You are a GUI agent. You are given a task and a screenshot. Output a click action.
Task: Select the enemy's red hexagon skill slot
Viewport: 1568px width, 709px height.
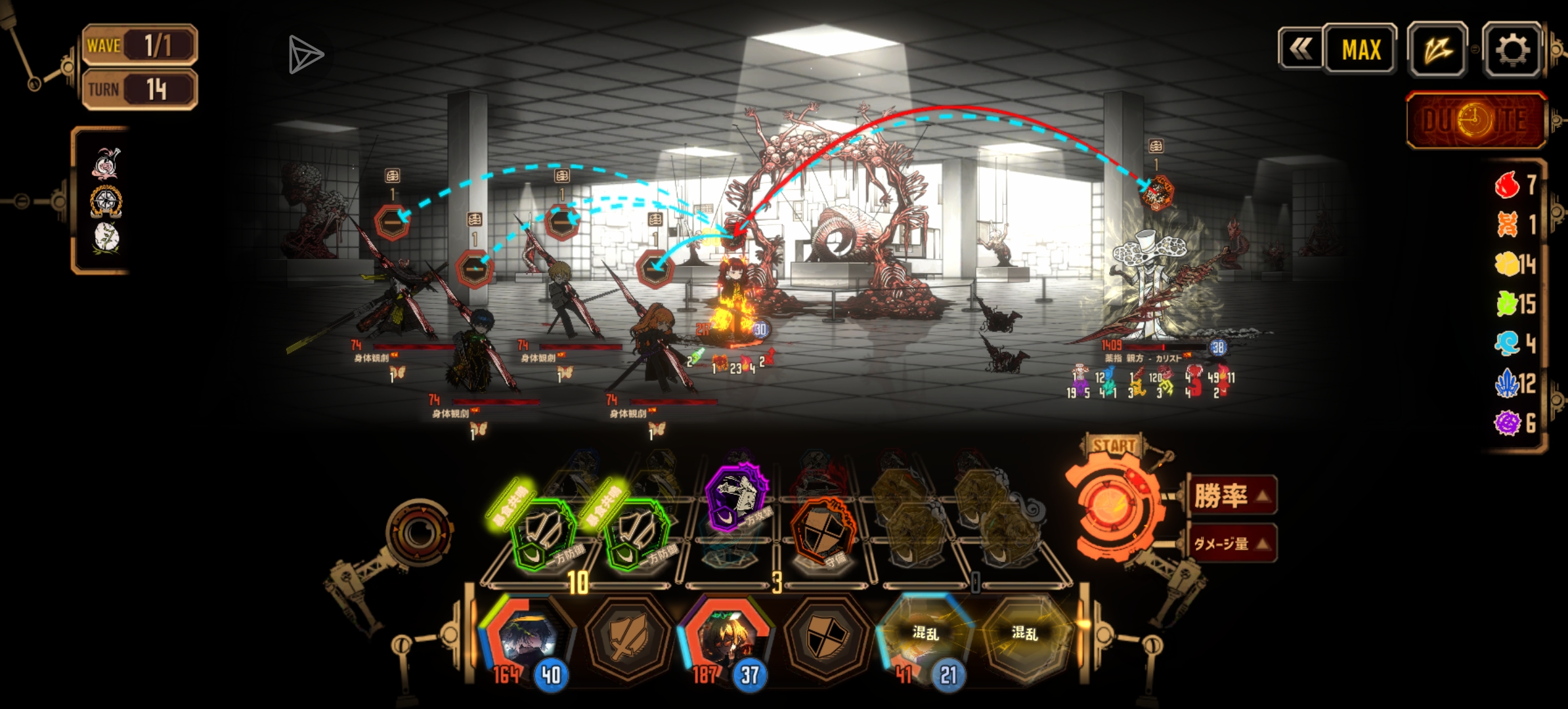coord(1156,192)
